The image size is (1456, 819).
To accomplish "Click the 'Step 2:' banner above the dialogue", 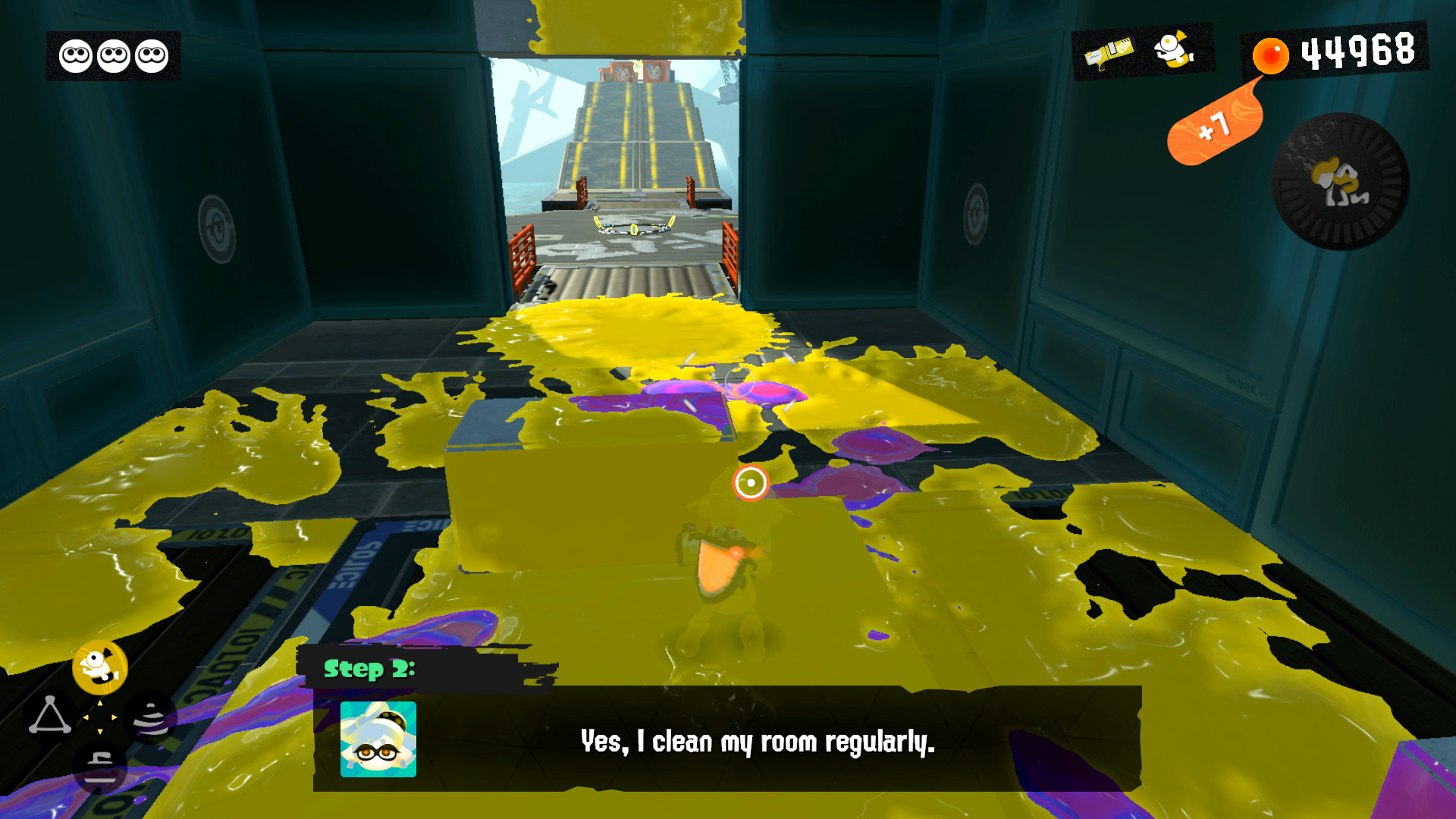I will (x=369, y=670).
